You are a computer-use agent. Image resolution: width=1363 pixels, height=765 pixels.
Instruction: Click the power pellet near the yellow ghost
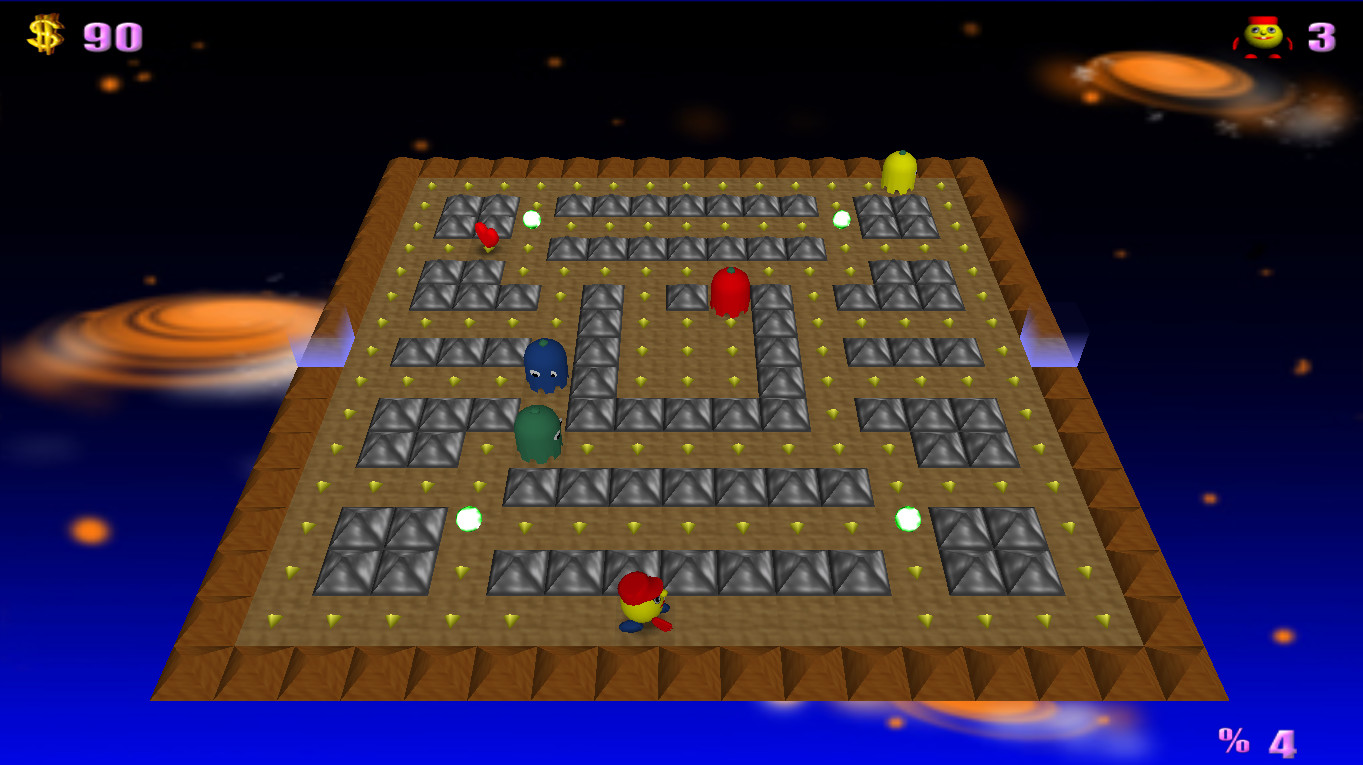(840, 218)
